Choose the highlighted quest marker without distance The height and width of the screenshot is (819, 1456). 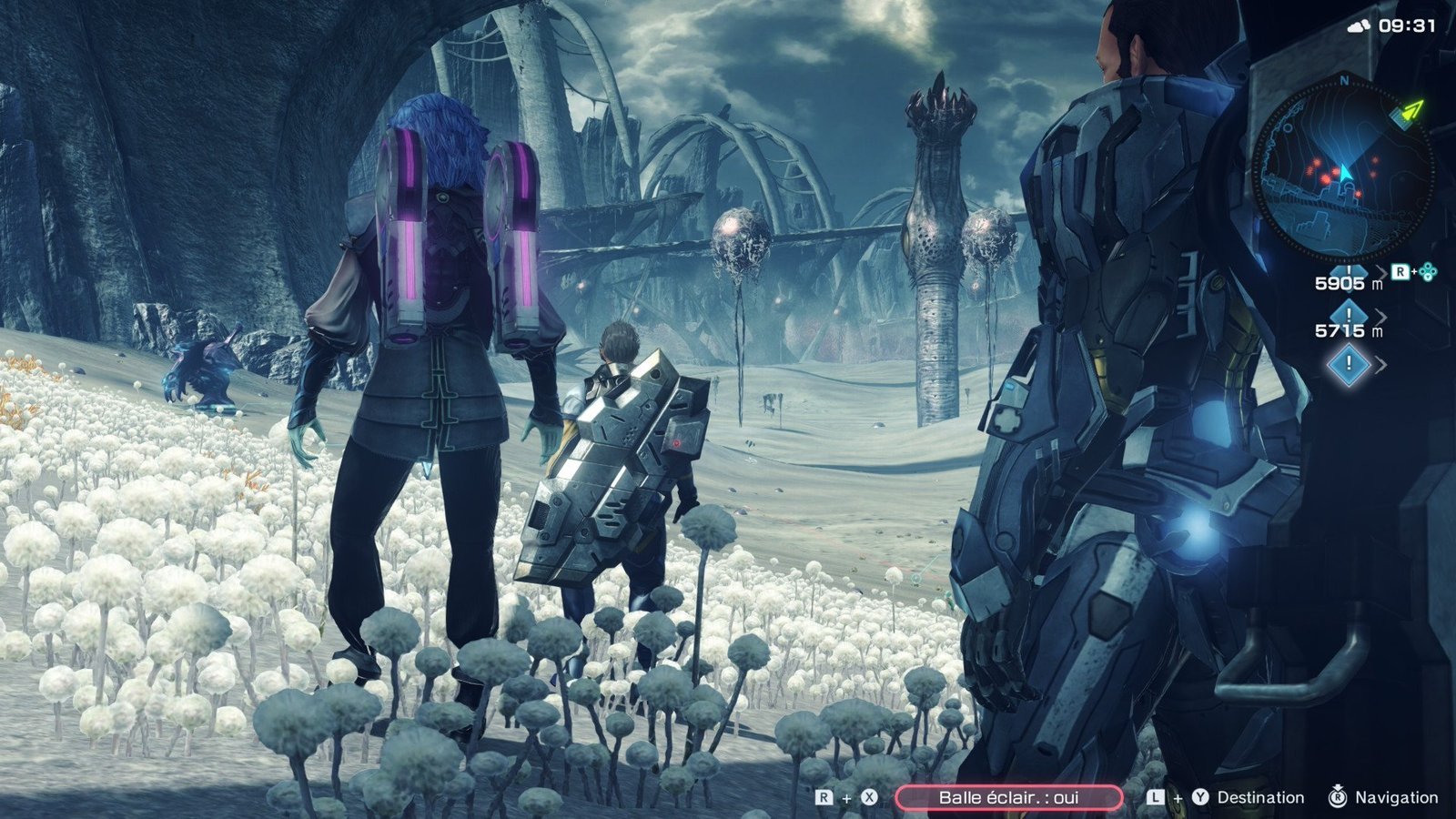tap(1349, 365)
